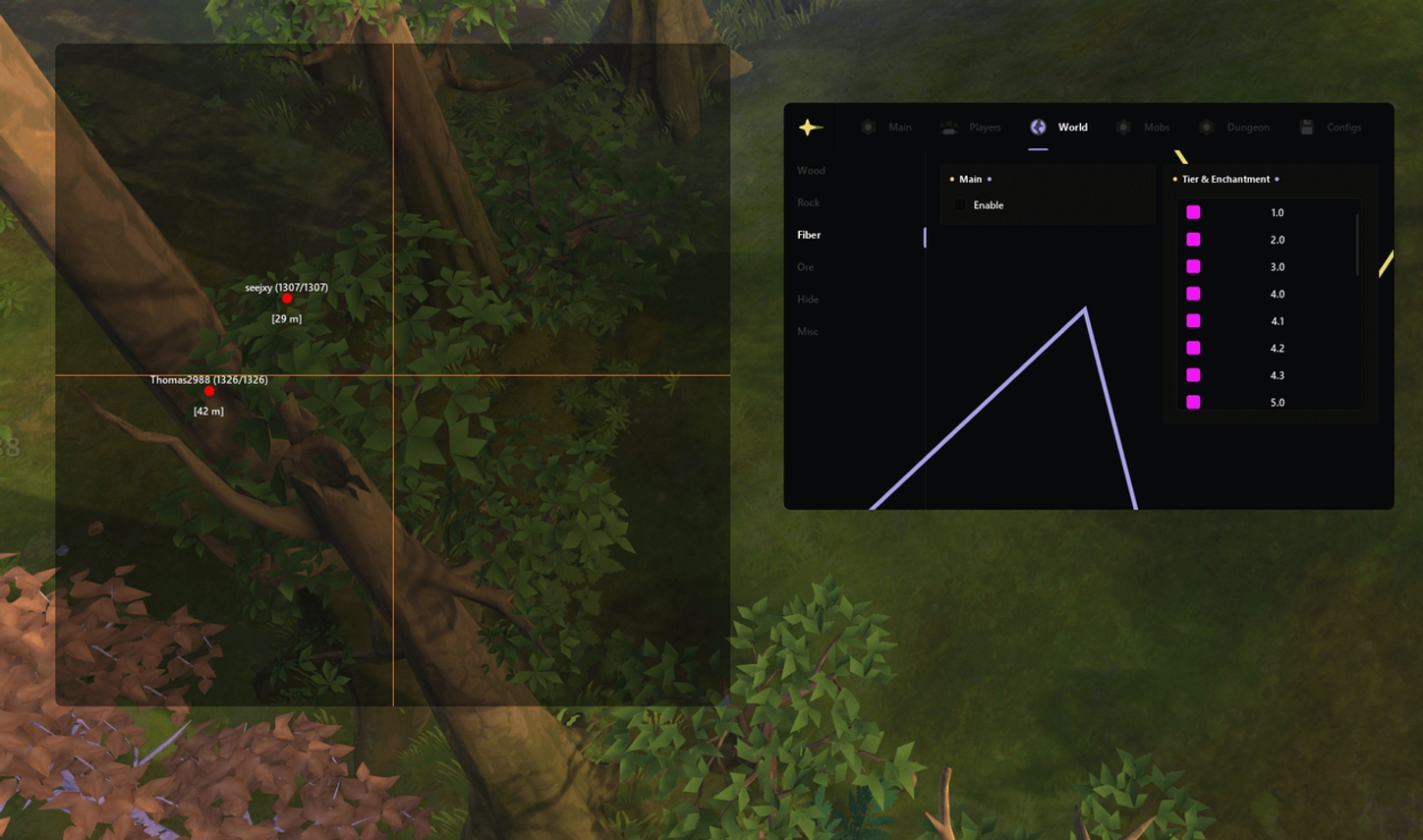Switch to the Misc category
The width and height of the screenshot is (1423, 840).
808,331
